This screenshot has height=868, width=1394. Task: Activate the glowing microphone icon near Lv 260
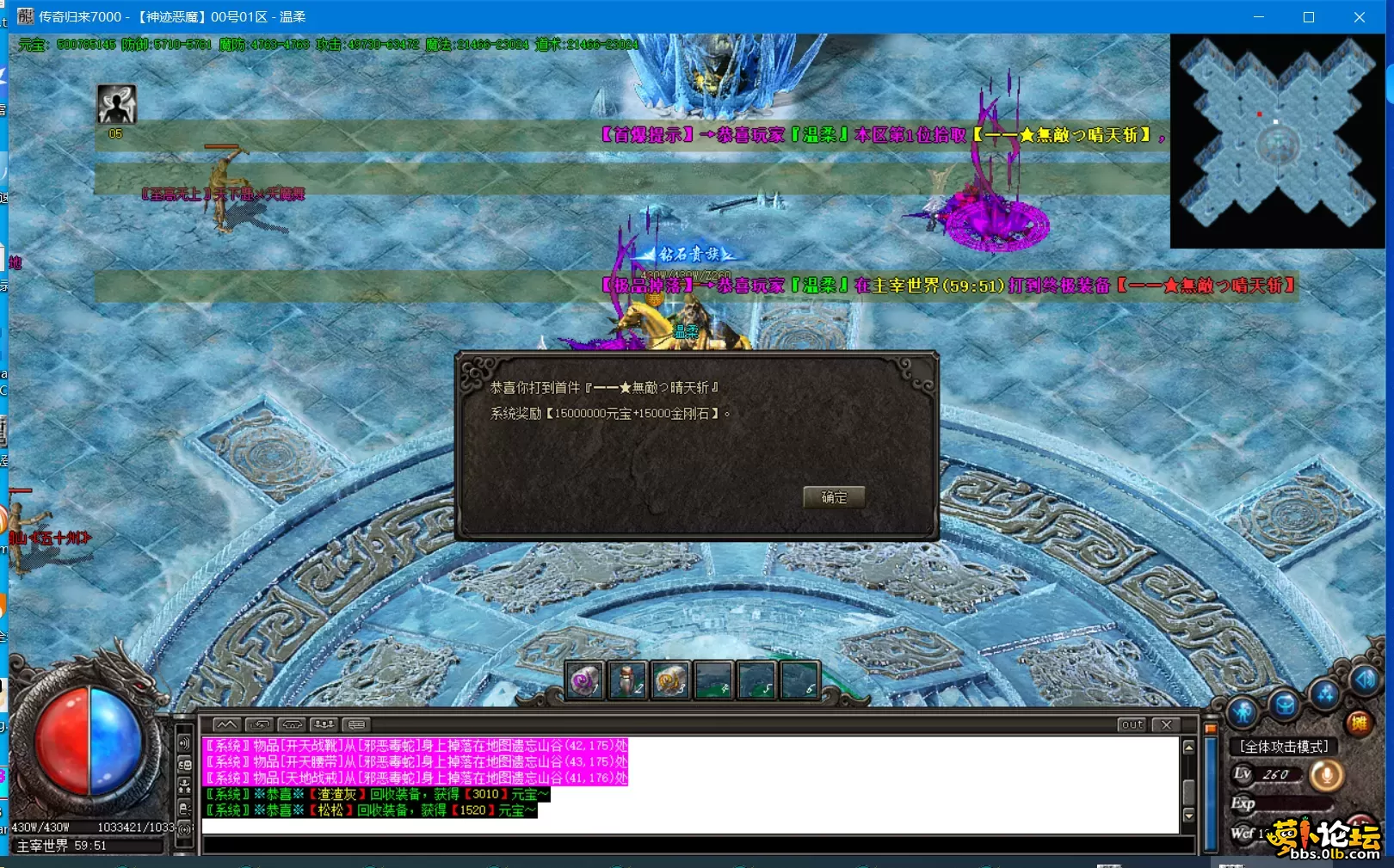pyautogui.click(x=1327, y=775)
